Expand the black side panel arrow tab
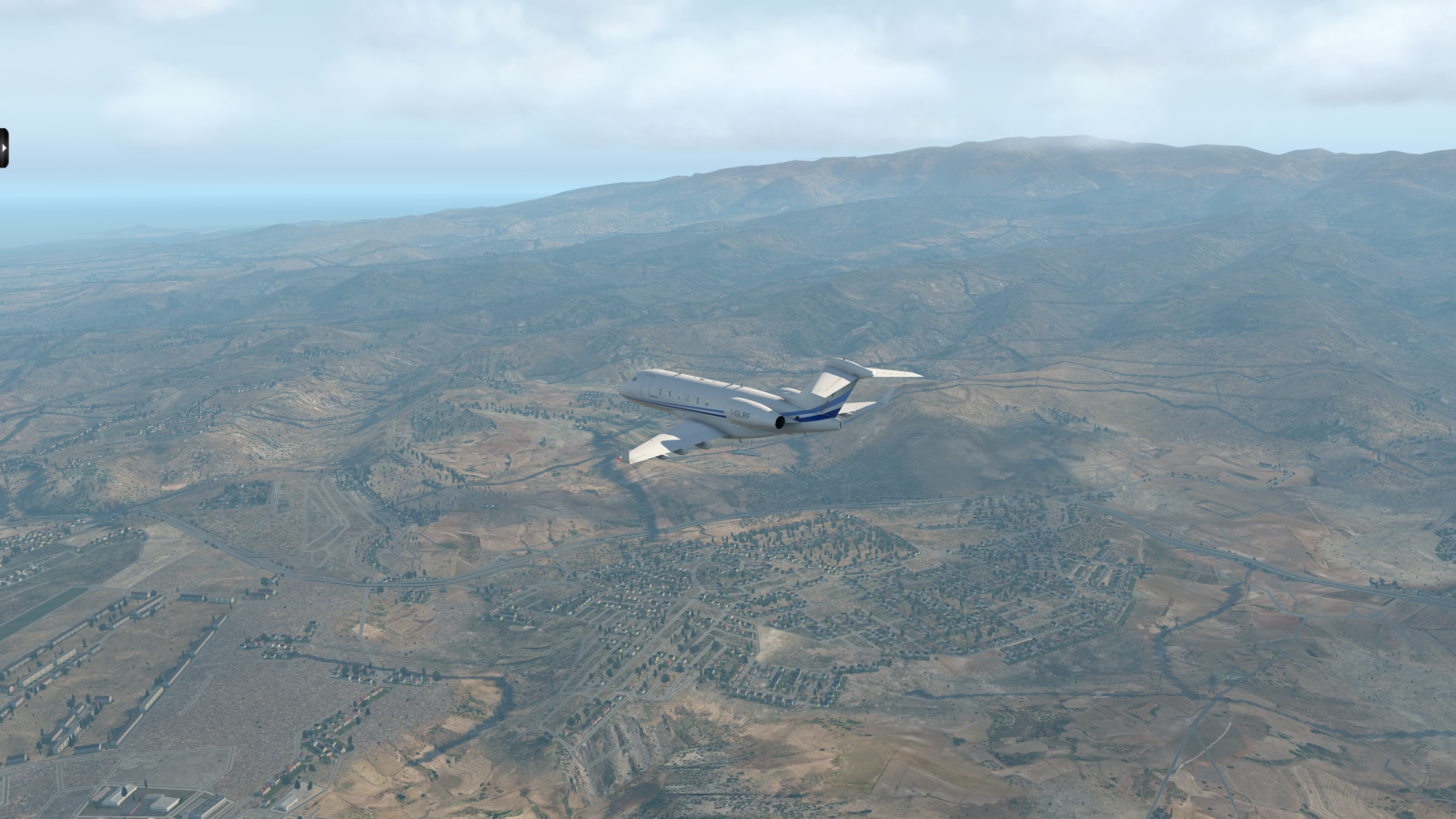The image size is (1456, 819). coord(4,147)
